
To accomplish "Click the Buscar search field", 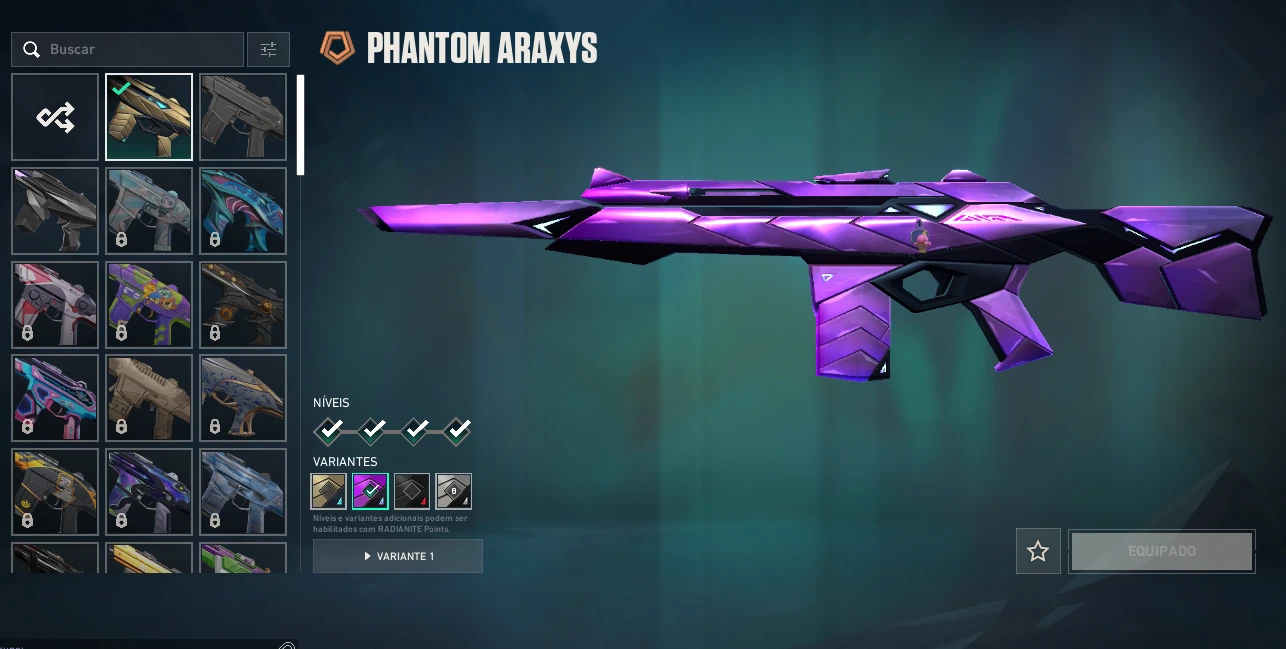I will [x=140, y=49].
